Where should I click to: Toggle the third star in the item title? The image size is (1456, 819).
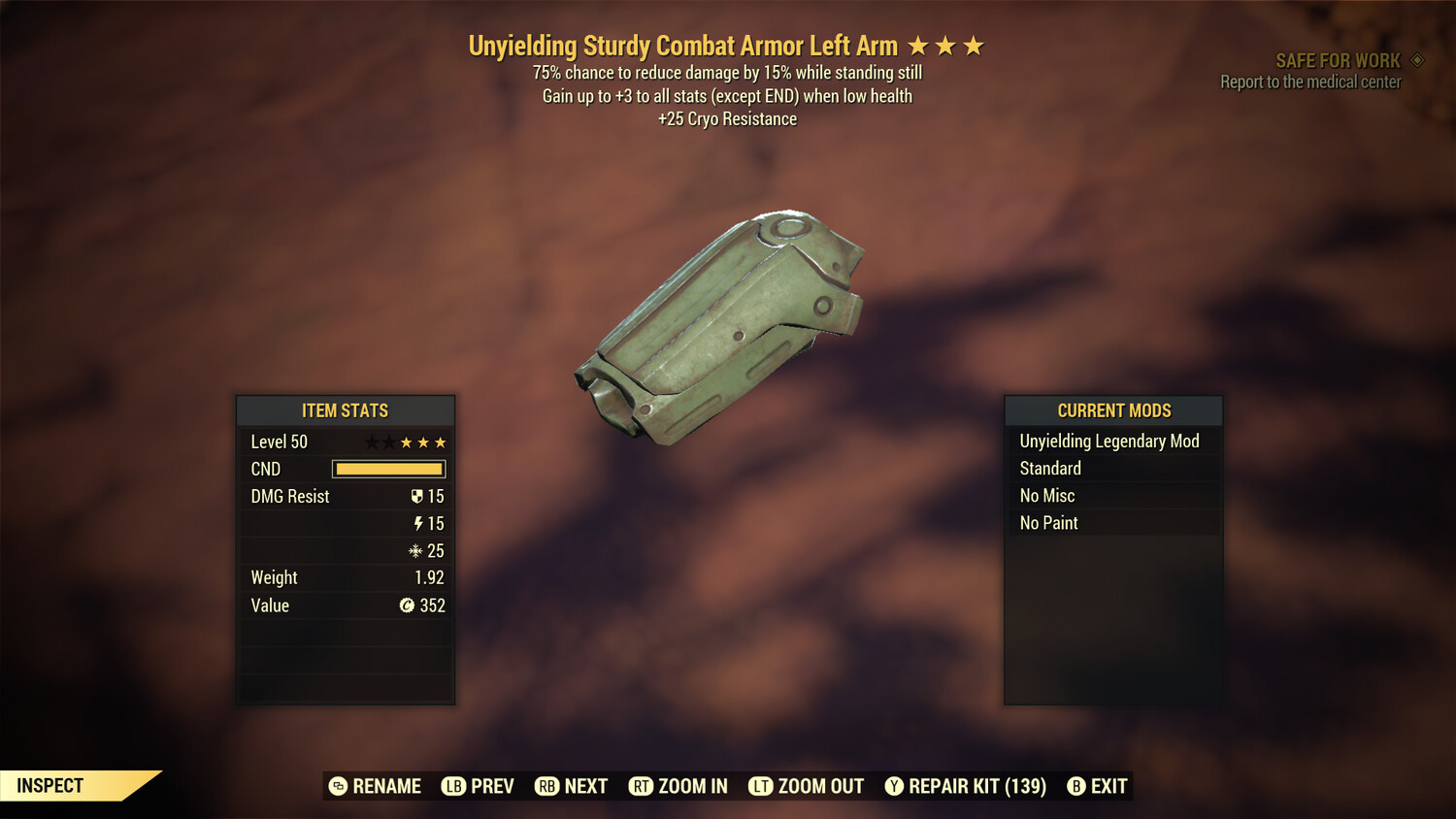point(974,45)
